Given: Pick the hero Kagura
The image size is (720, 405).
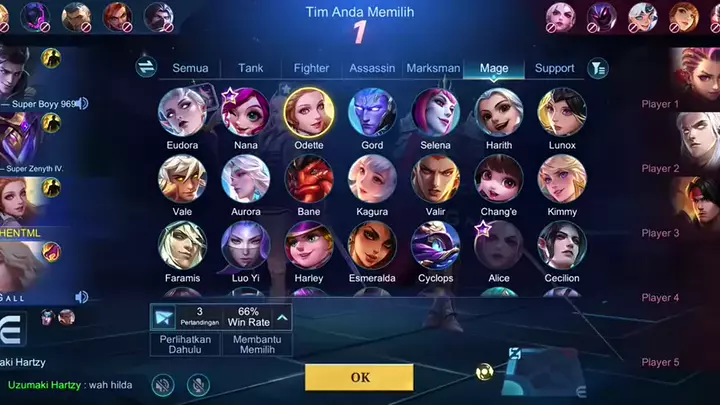Looking at the screenshot, I should [x=372, y=179].
